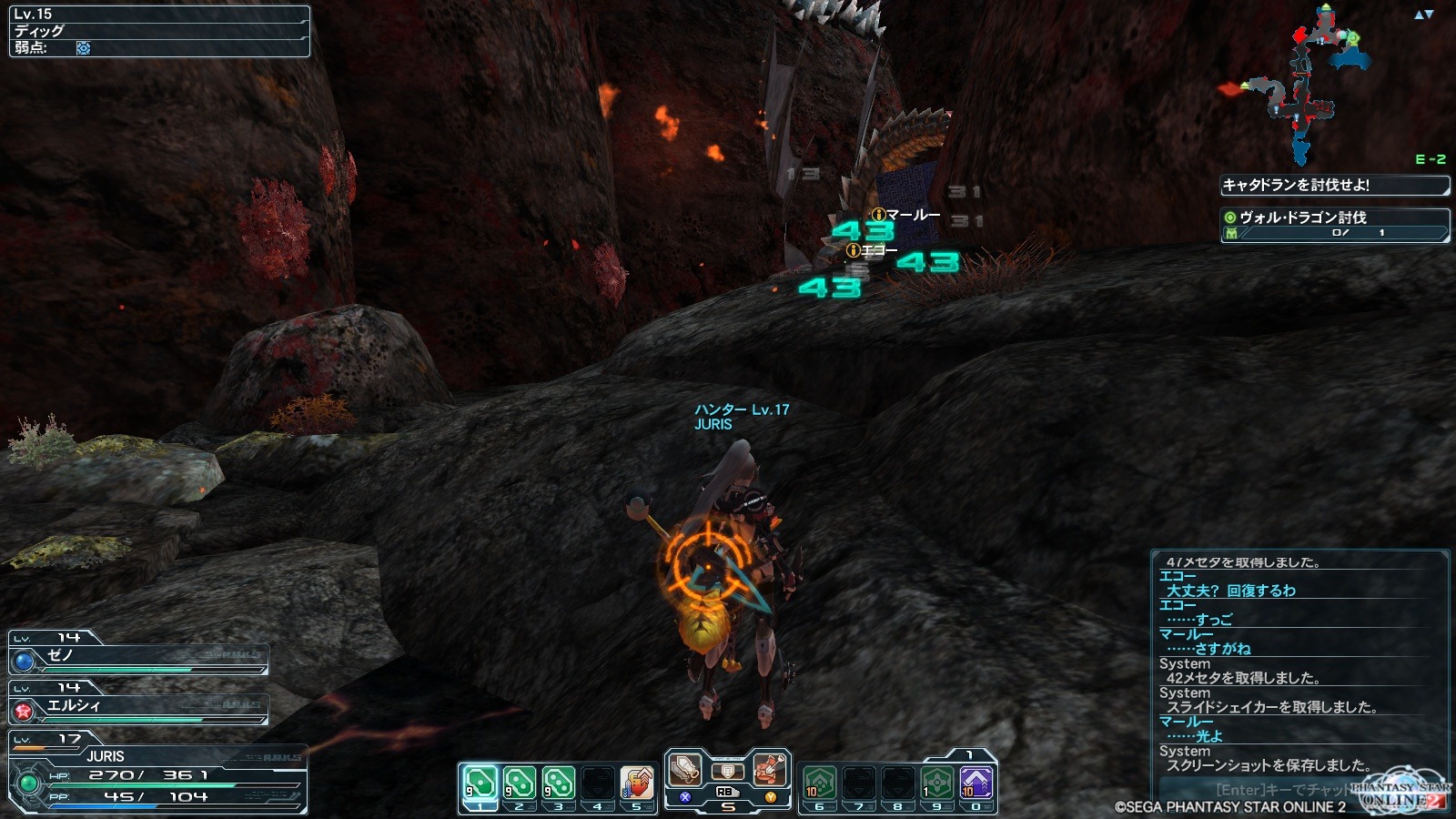Use the Monomate in hotbar slot 1
The height and width of the screenshot is (819, 1456).
(480, 783)
